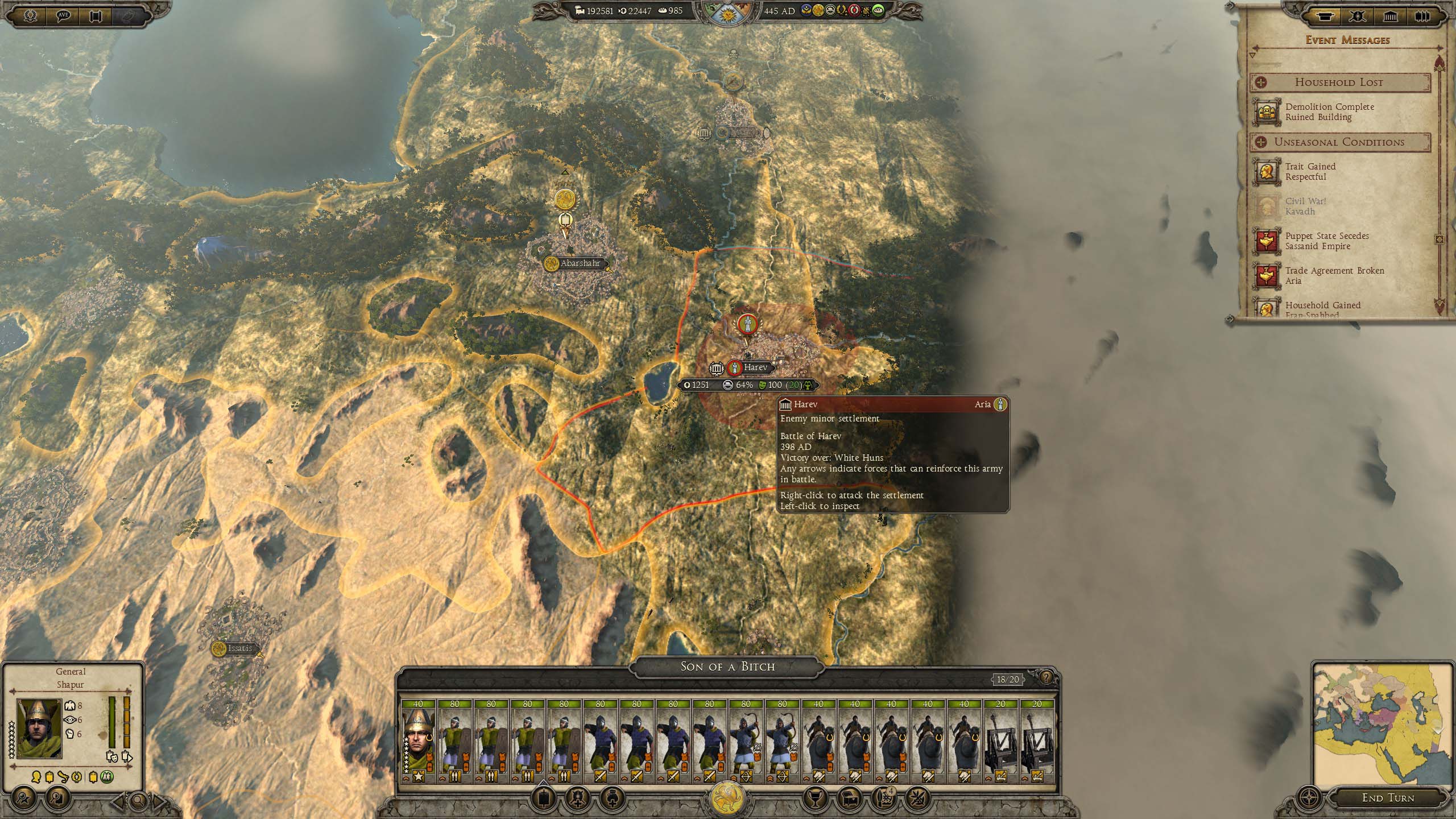
Task: End the current turn
Action: point(1388,798)
